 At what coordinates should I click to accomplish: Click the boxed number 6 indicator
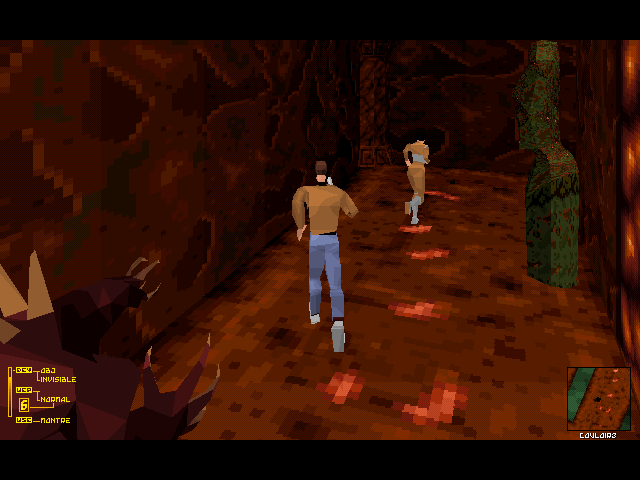coord(24,404)
